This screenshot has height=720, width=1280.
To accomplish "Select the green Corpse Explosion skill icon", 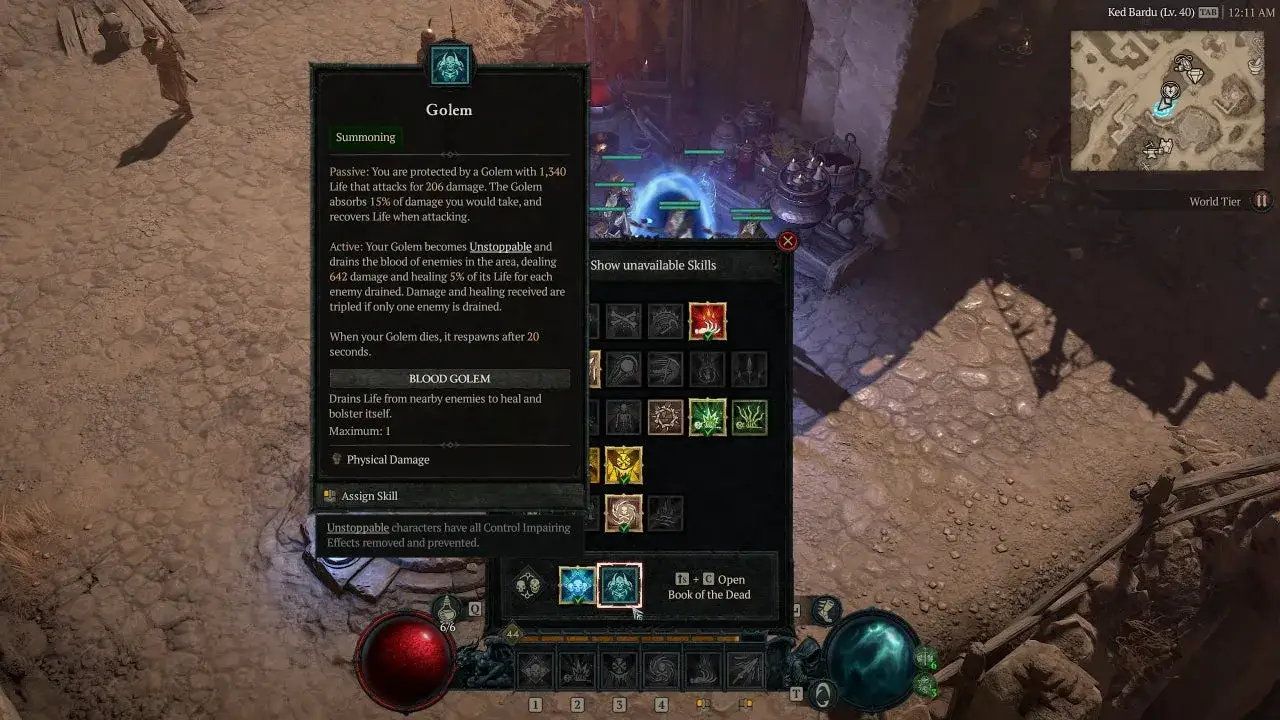I will [x=709, y=417].
